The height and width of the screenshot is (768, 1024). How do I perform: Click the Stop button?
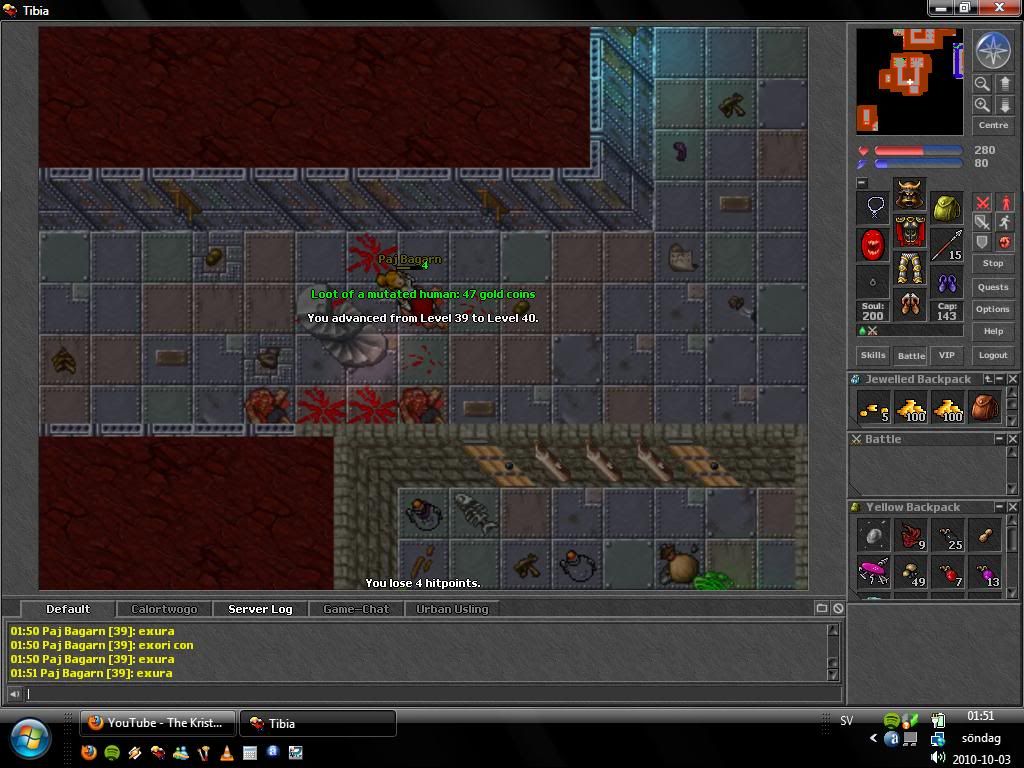point(993,263)
